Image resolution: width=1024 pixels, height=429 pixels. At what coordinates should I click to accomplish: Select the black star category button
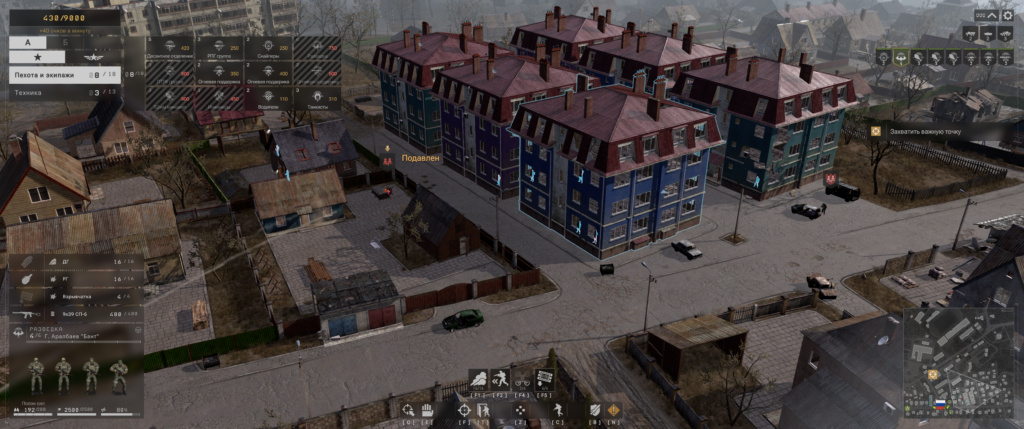(x=36, y=58)
